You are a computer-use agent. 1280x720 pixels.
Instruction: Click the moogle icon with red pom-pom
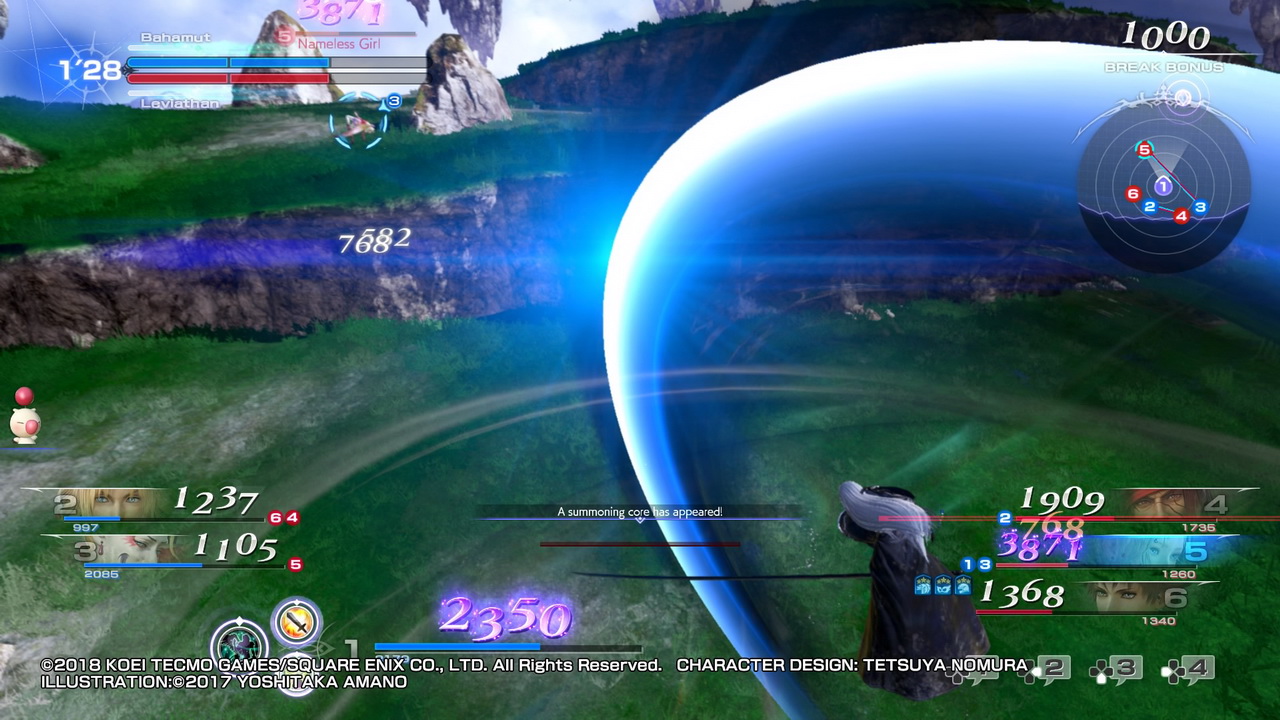tap(24, 418)
